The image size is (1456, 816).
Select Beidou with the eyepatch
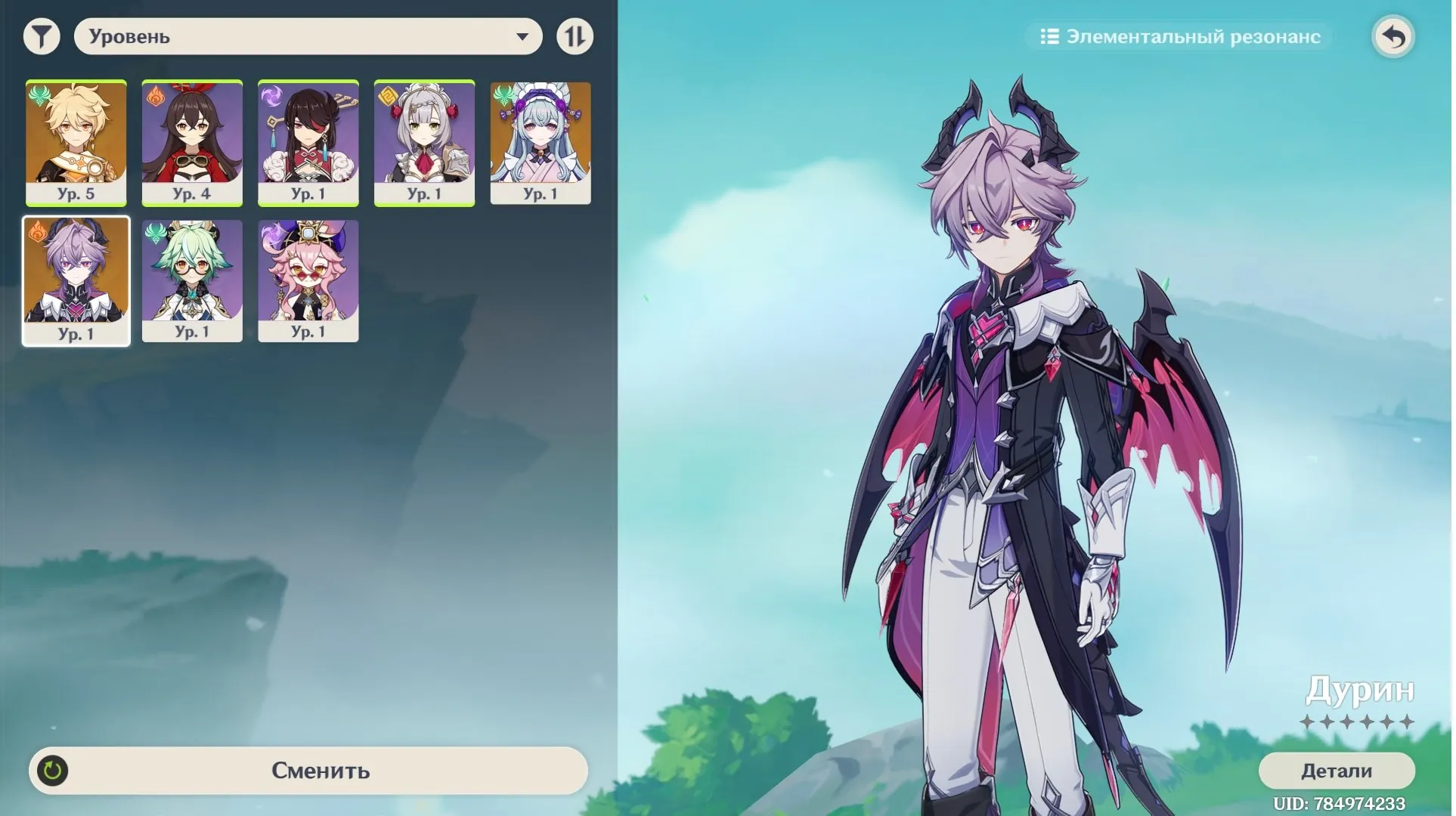[308, 142]
